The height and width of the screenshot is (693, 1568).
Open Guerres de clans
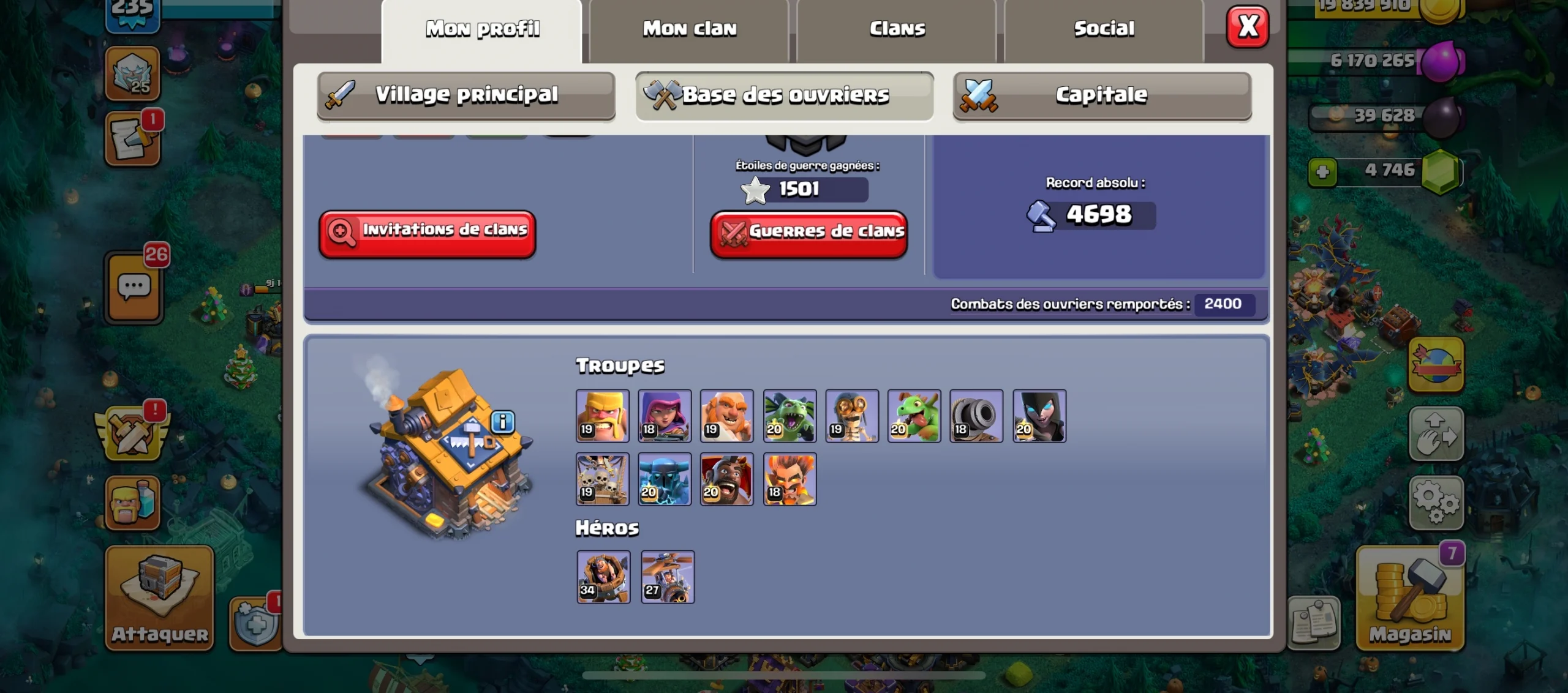pyautogui.click(x=809, y=233)
